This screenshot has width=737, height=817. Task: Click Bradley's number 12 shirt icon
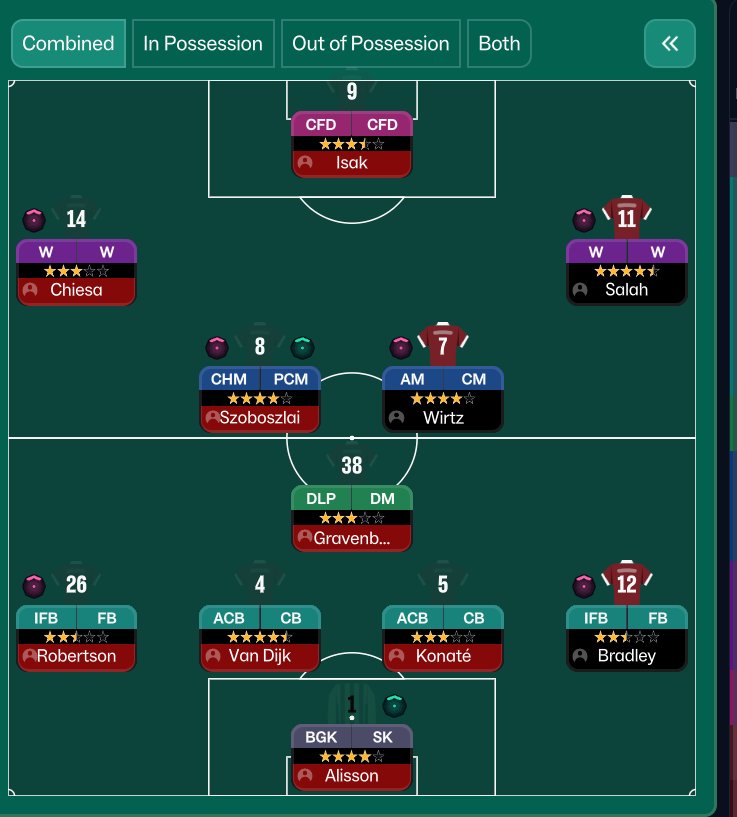tap(627, 583)
